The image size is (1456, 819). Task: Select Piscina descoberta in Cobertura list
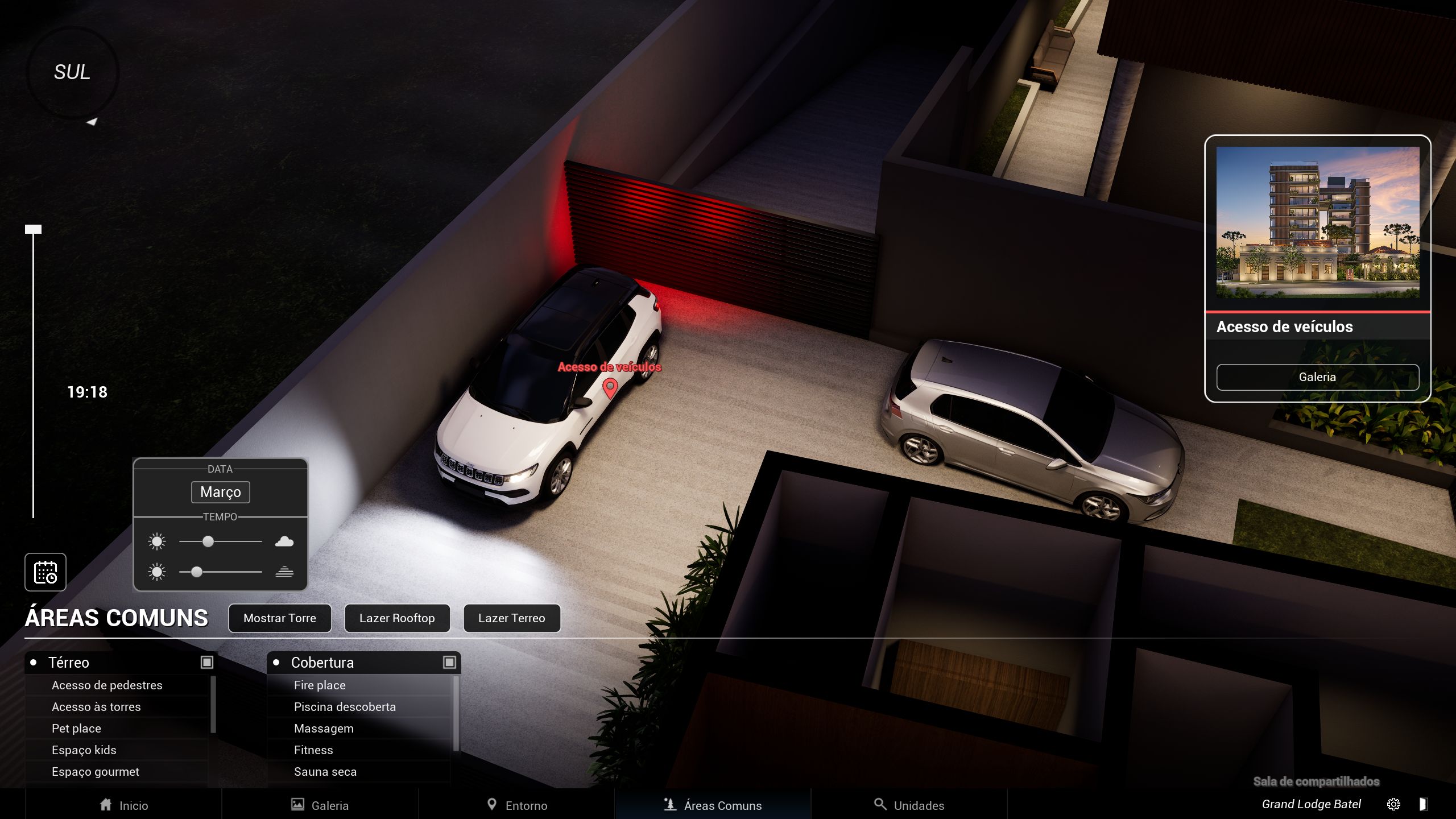tap(345, 707)
